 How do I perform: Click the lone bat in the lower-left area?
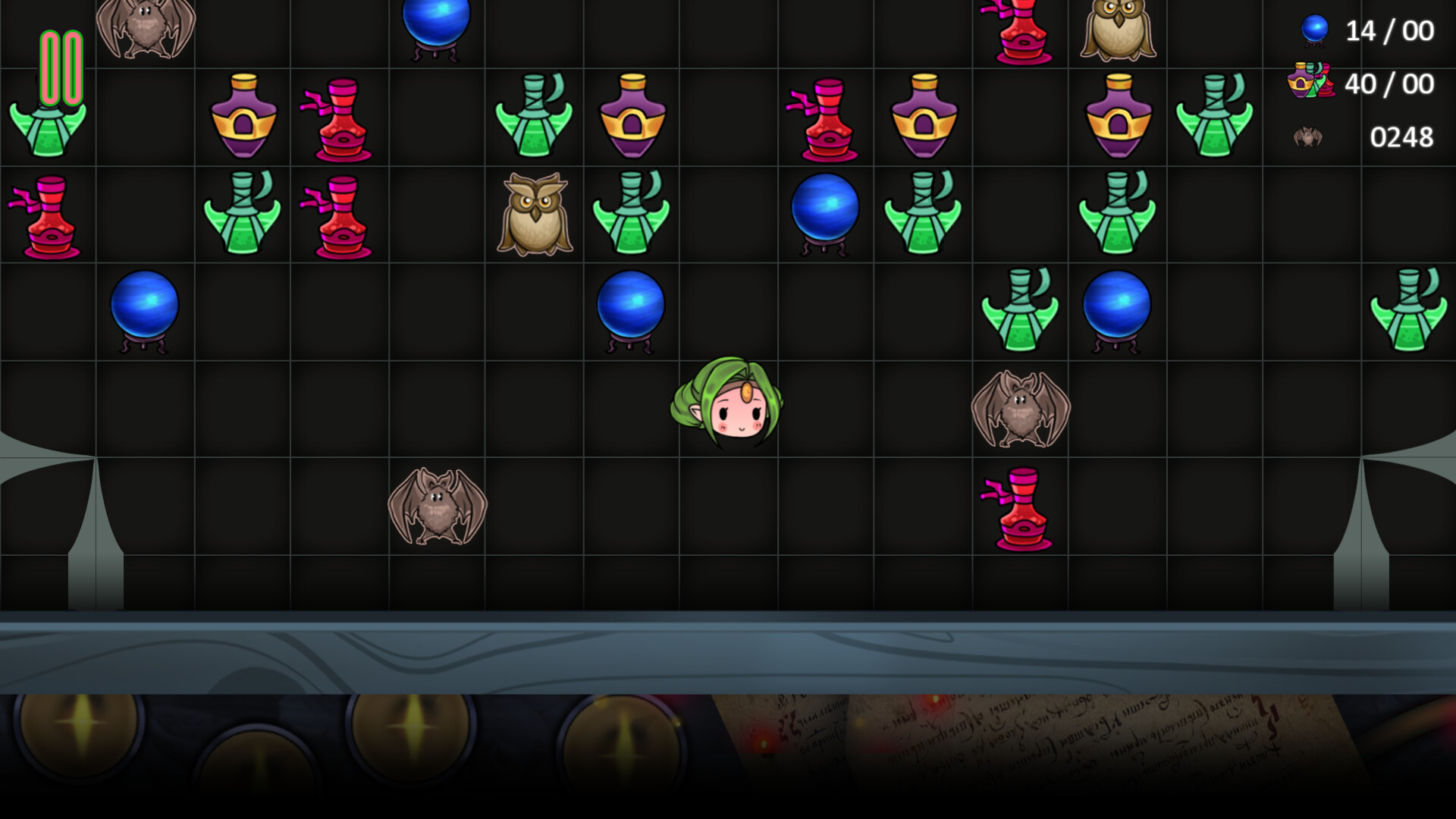point(438,504)
